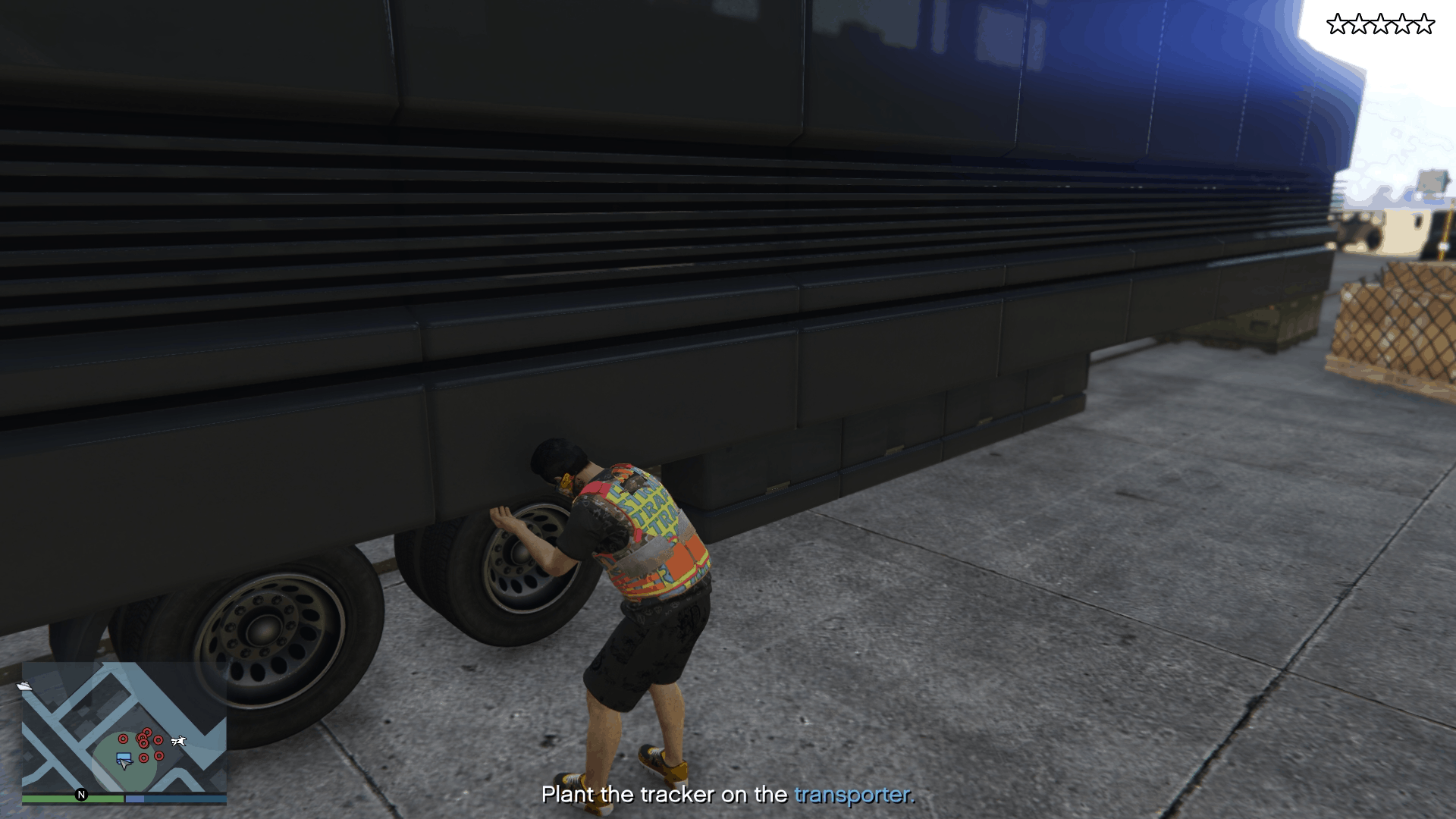Click the cluster of red blips on the minimap
1456x819 pixels.
click(x=144, y=738)
